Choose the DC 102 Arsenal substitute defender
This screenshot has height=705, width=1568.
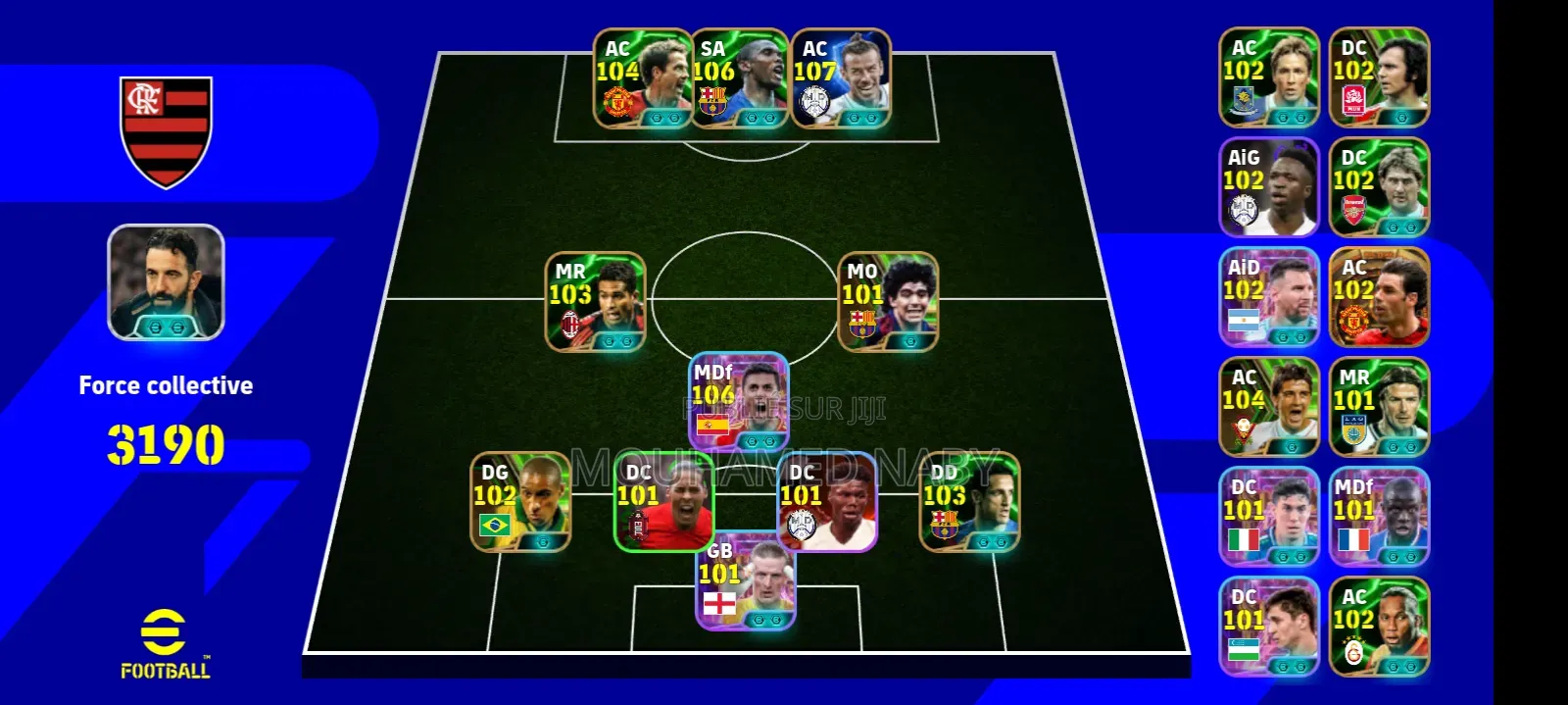(1379, 187)
